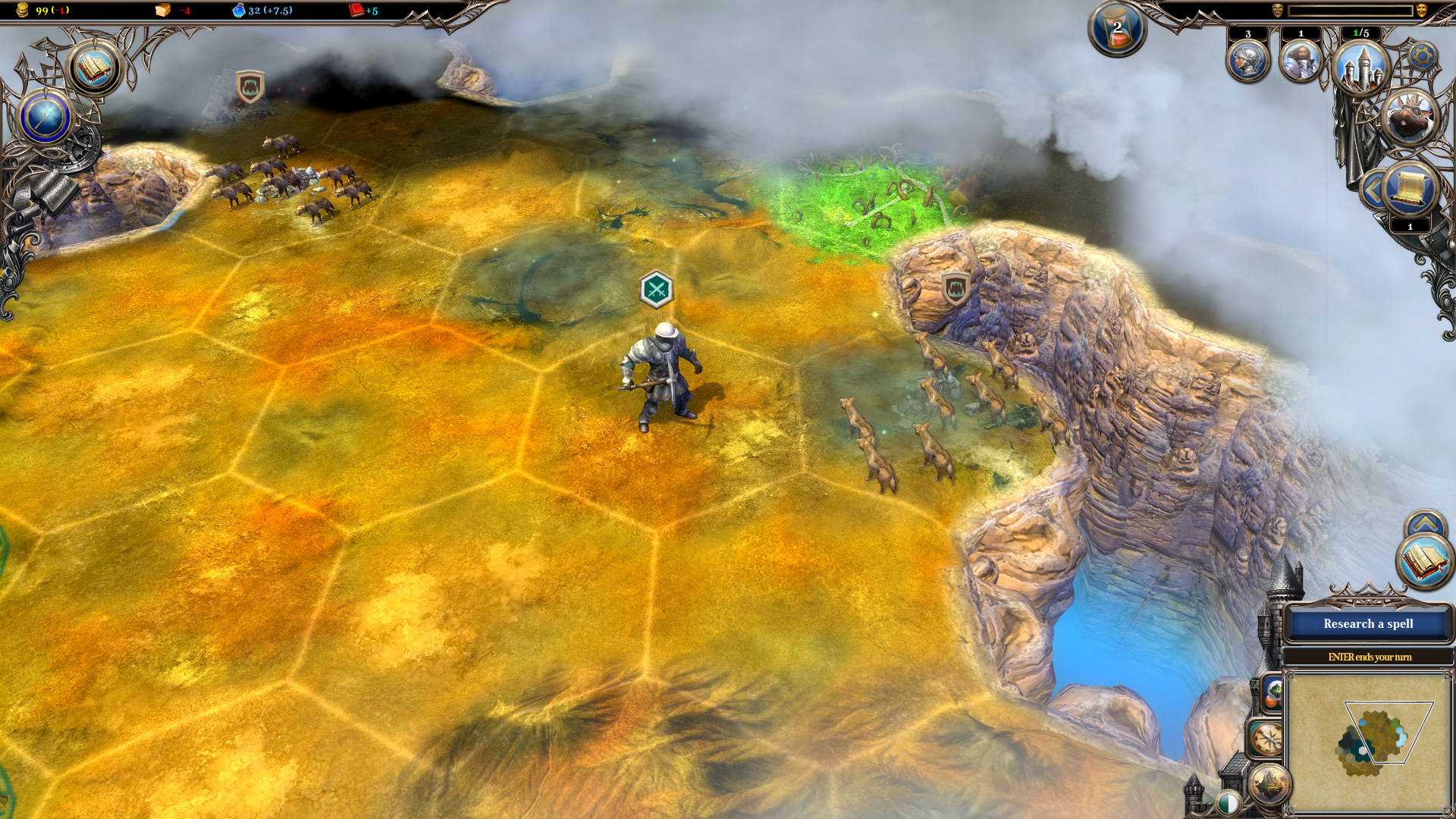Click the ENTER ends your turn bar
This screenshot has width=1456, height=819.
(1369, 657)
